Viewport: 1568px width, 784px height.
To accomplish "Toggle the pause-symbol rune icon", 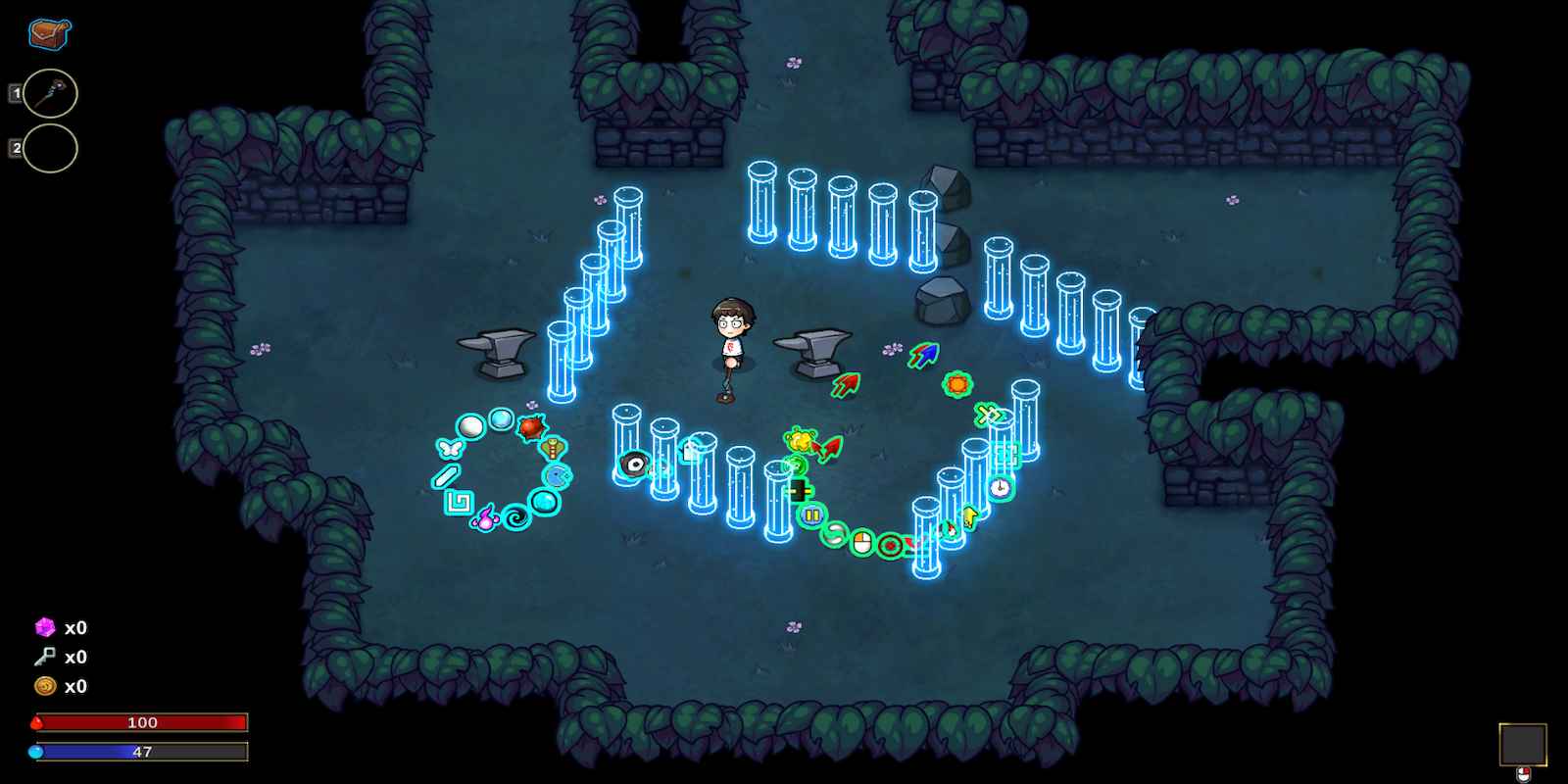I will coord(812,514).
